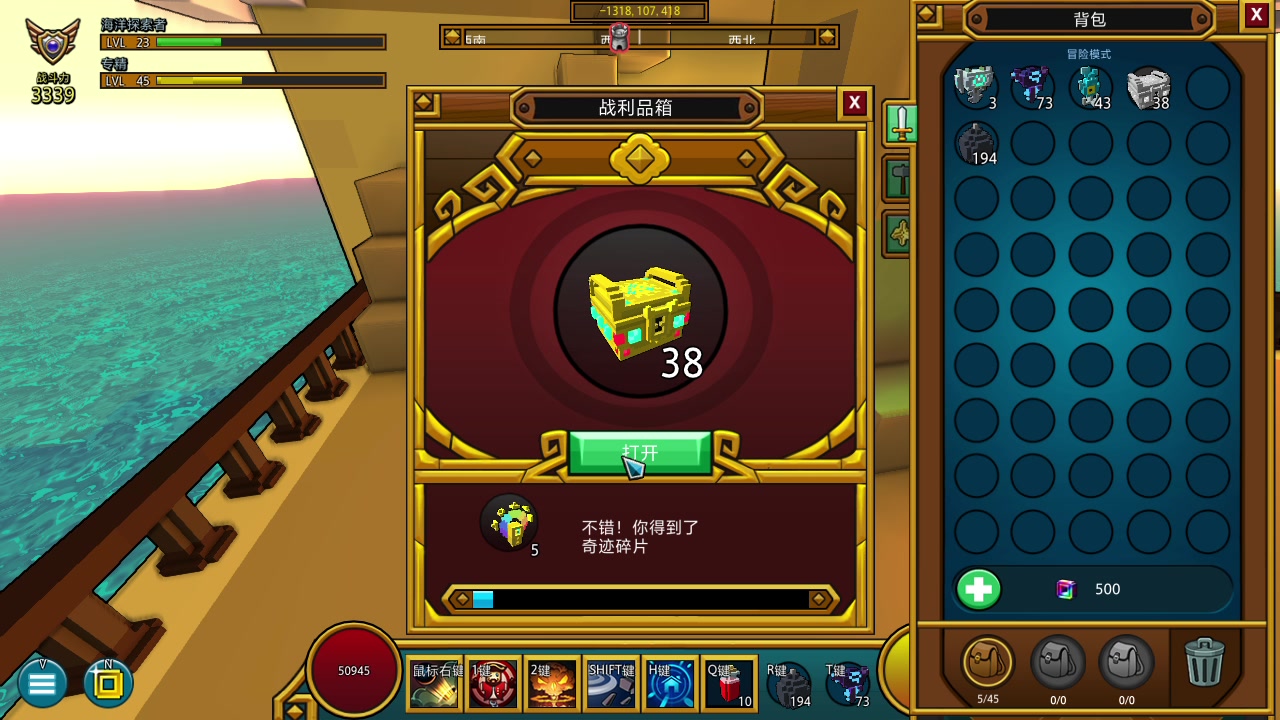Click the green plus add-currency button

tap(979, 589)
